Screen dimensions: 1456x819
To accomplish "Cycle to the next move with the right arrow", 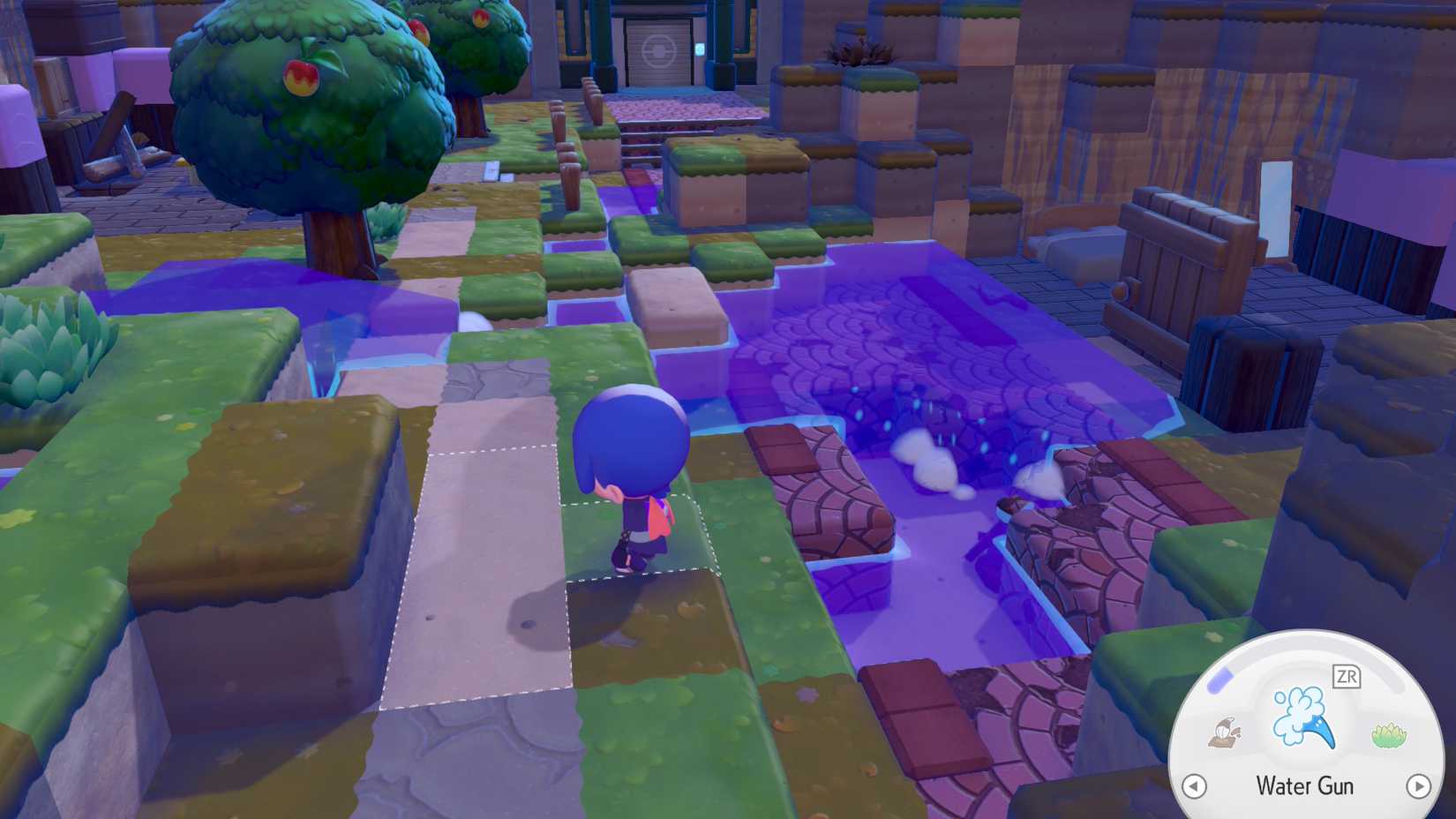I will (1418, 785).
